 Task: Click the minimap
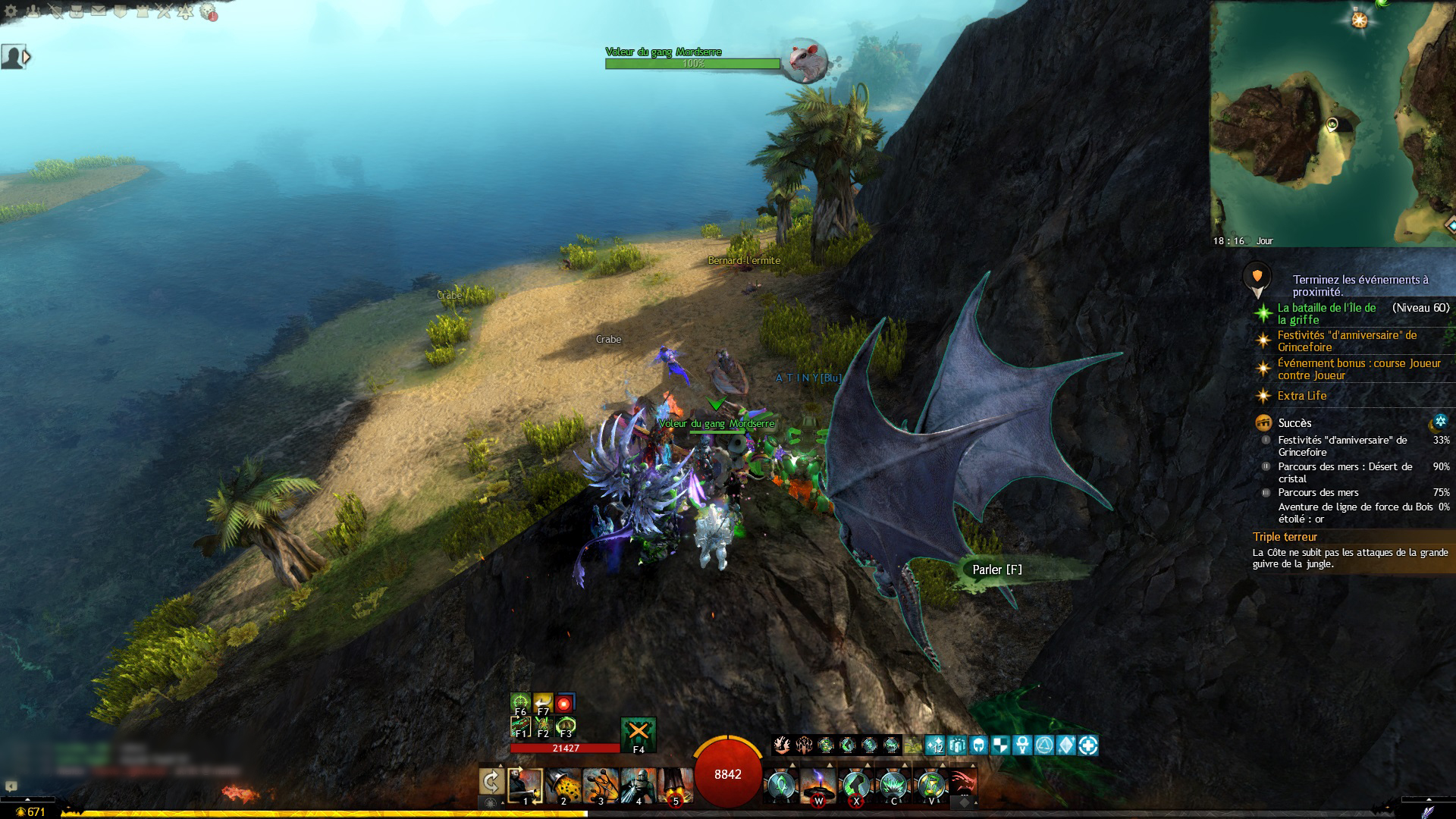click(x=1332, y=121)
